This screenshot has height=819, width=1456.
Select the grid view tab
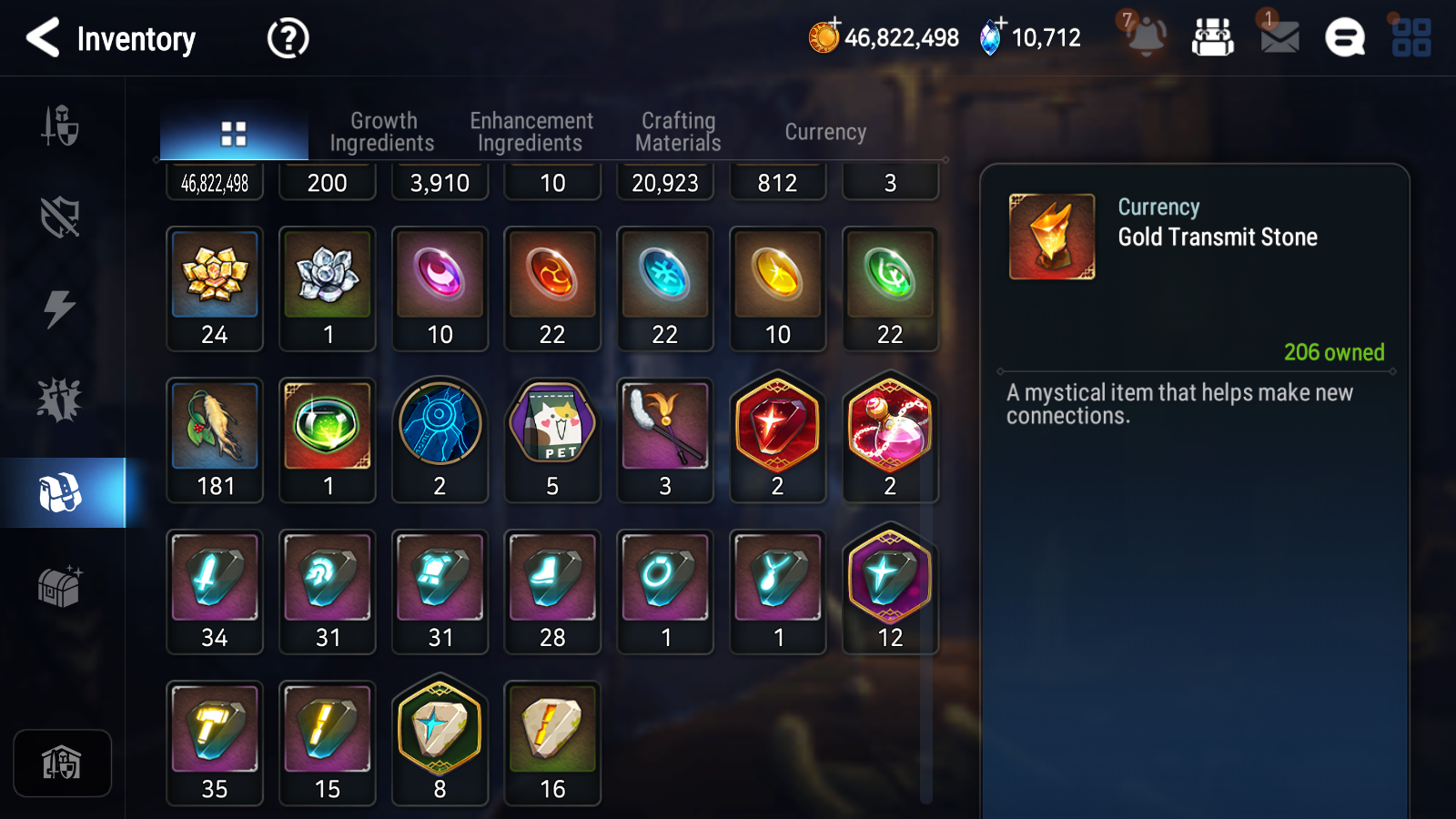pos(233,131)
